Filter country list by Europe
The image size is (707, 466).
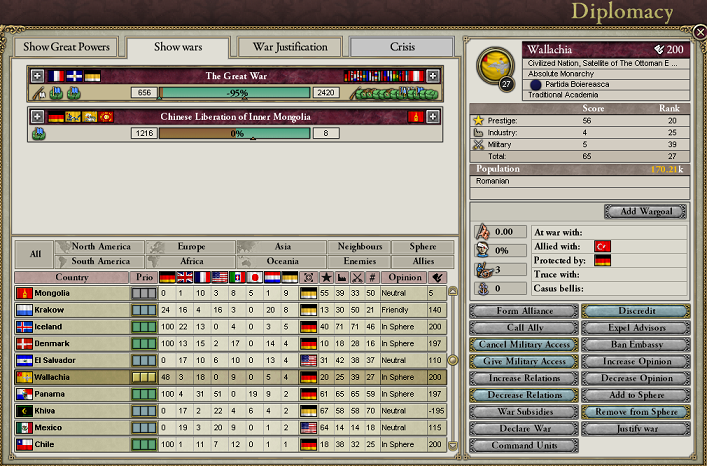tap(190, 246)
